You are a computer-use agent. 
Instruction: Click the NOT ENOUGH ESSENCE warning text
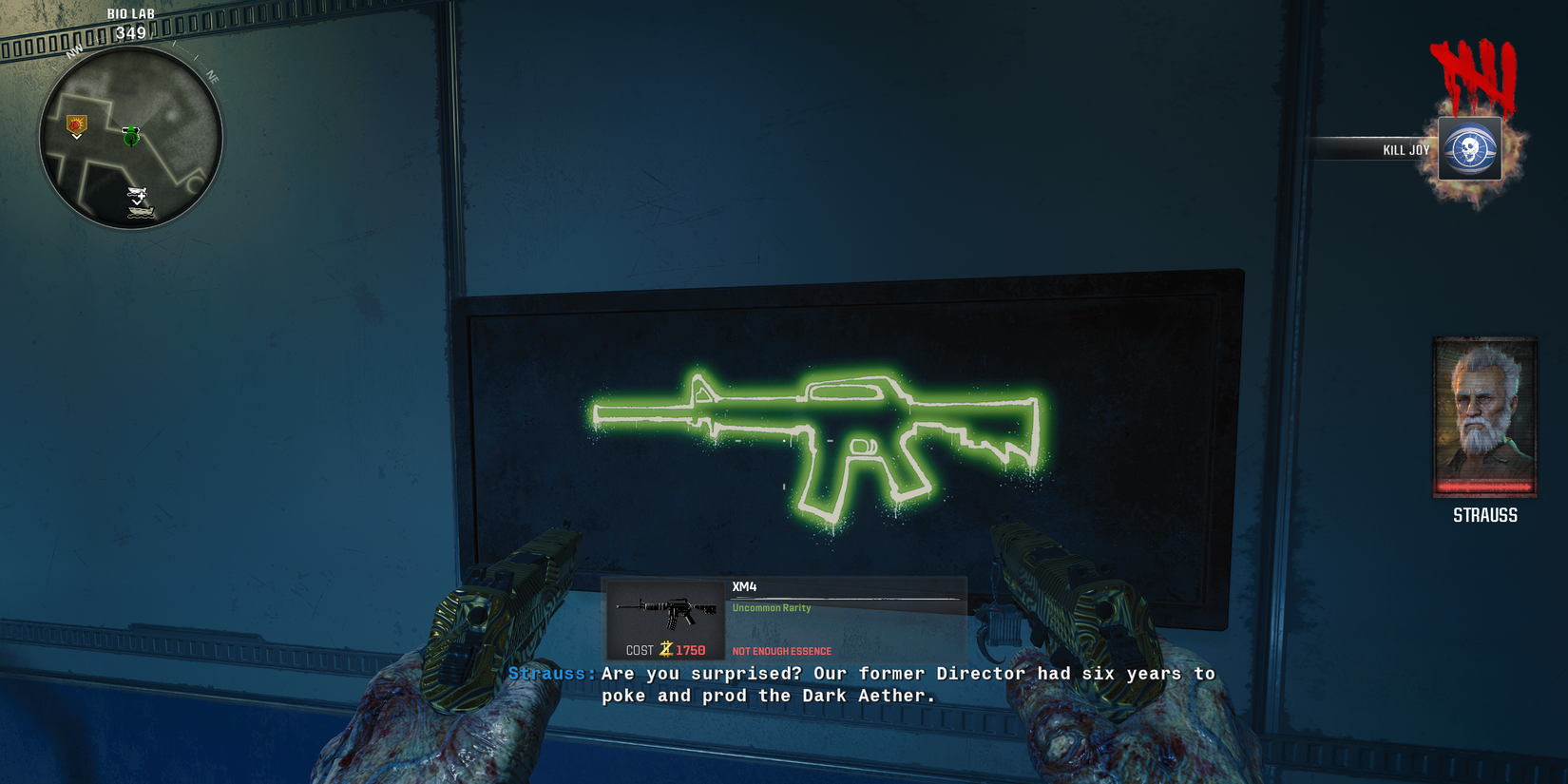pyautogui.click(x=780, y=651)
